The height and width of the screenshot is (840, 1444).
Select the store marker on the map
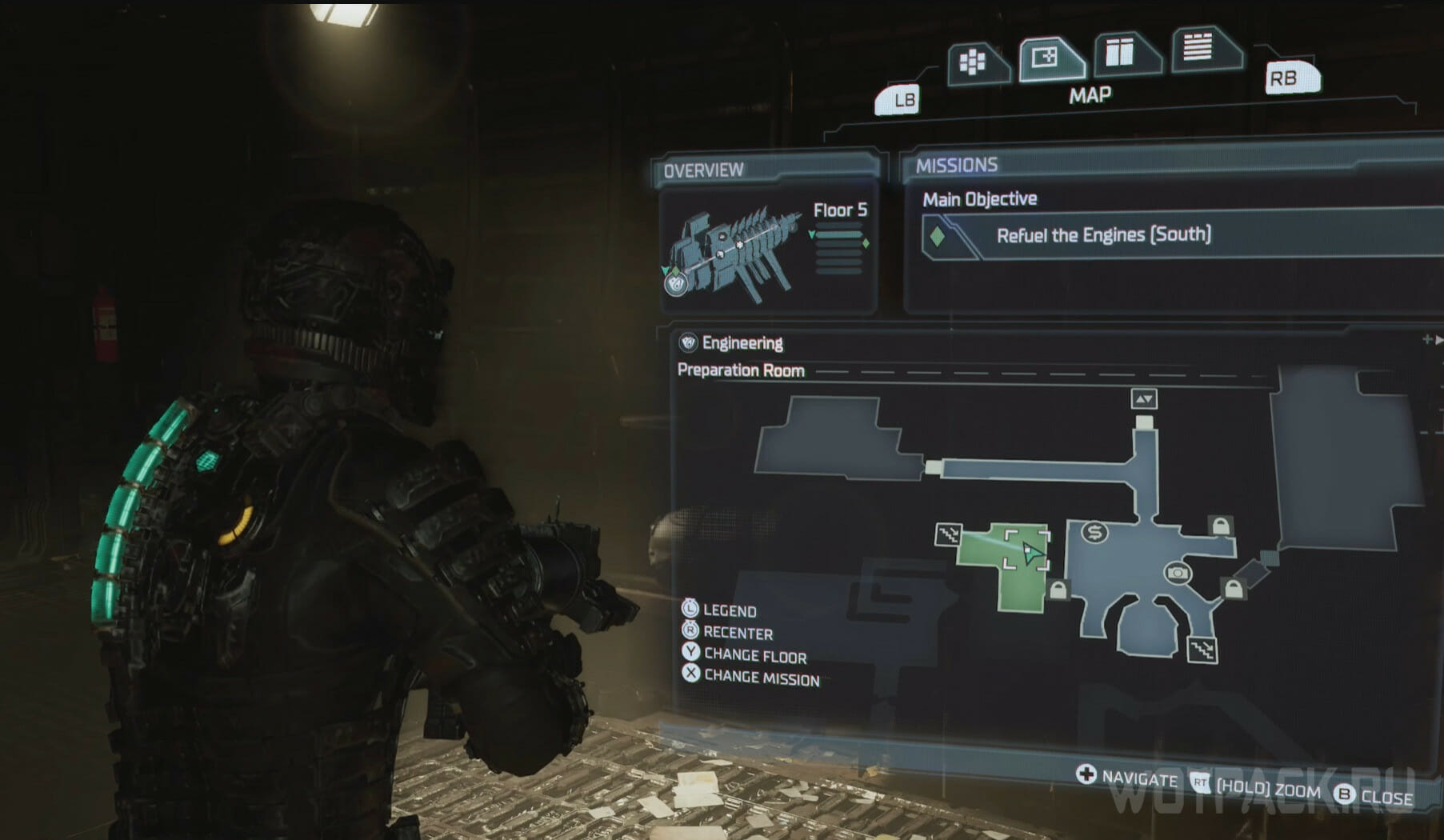[1094, 532]
